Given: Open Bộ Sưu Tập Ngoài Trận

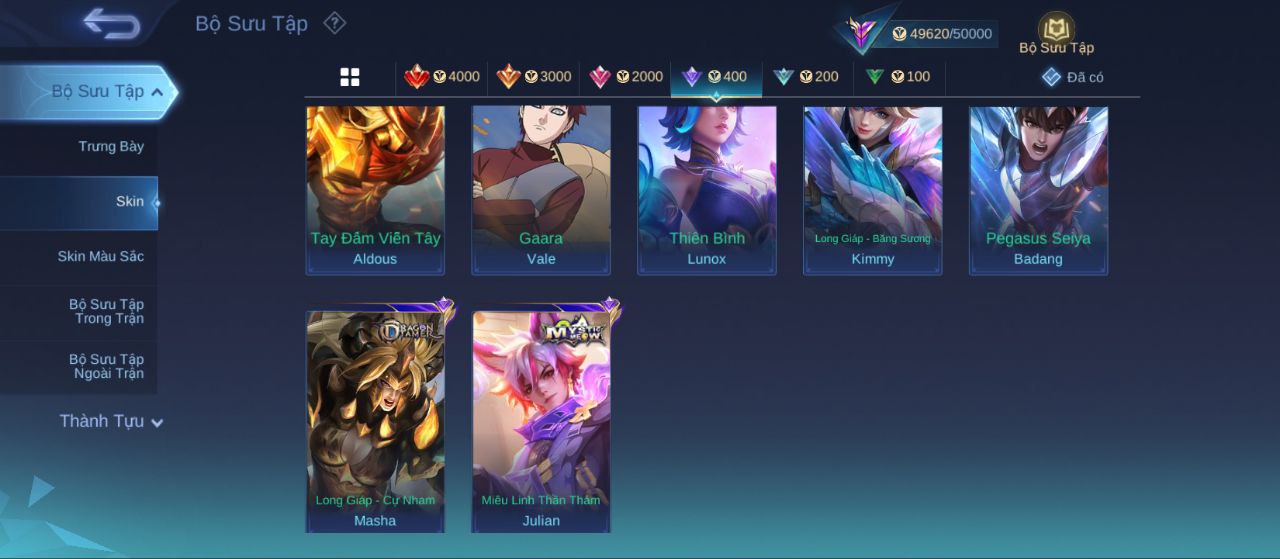Looking at the screenshot, I should (x=106, y=366).
